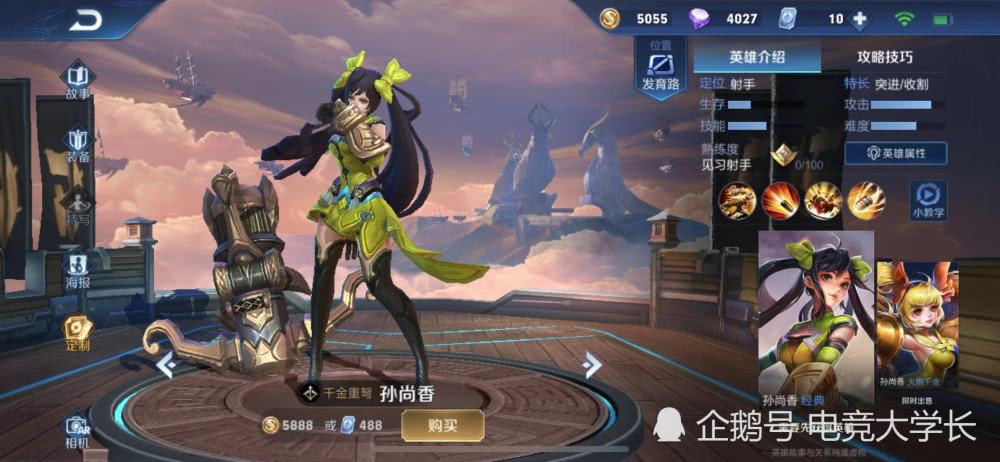View the red burst bullet skill icon
This screenshot has height=462, width=1000.
point(781,201)
